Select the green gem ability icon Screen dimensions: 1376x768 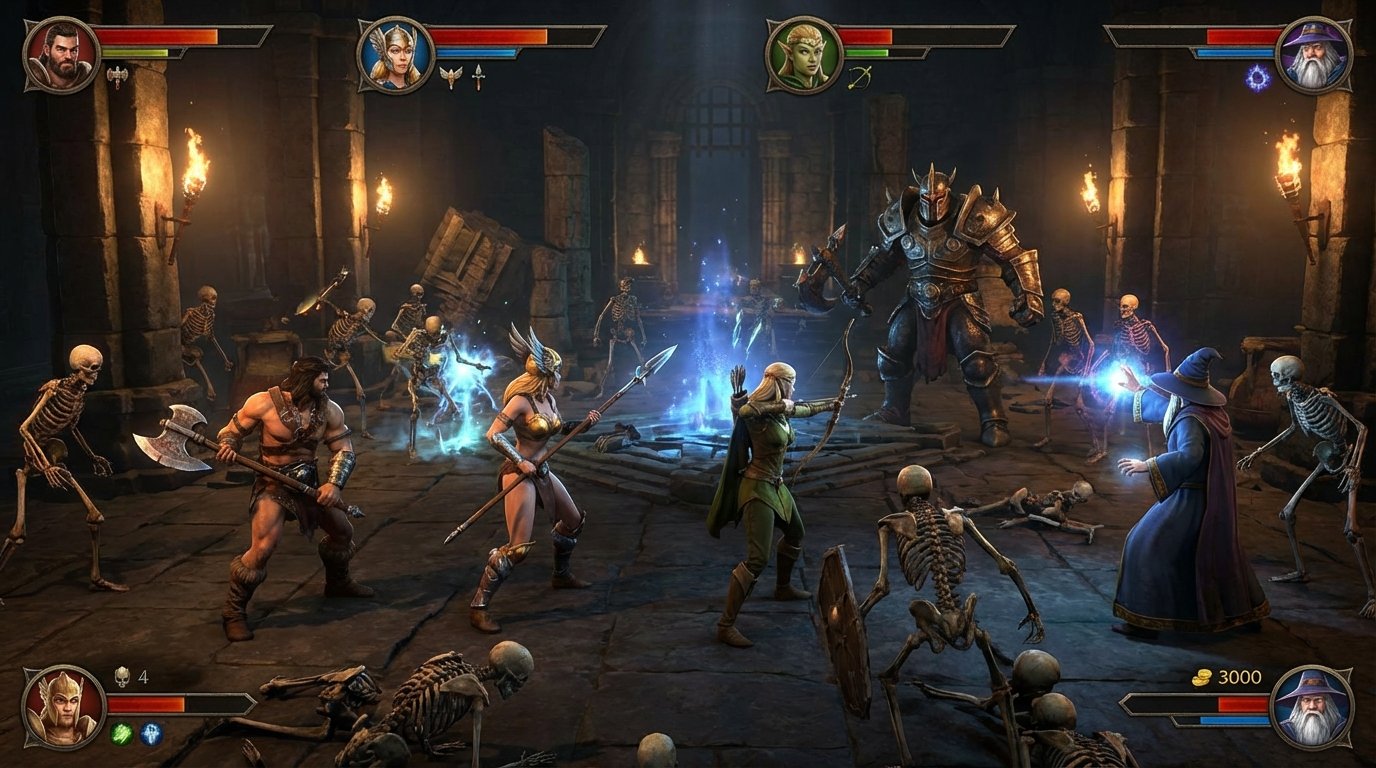coord(122,734)
